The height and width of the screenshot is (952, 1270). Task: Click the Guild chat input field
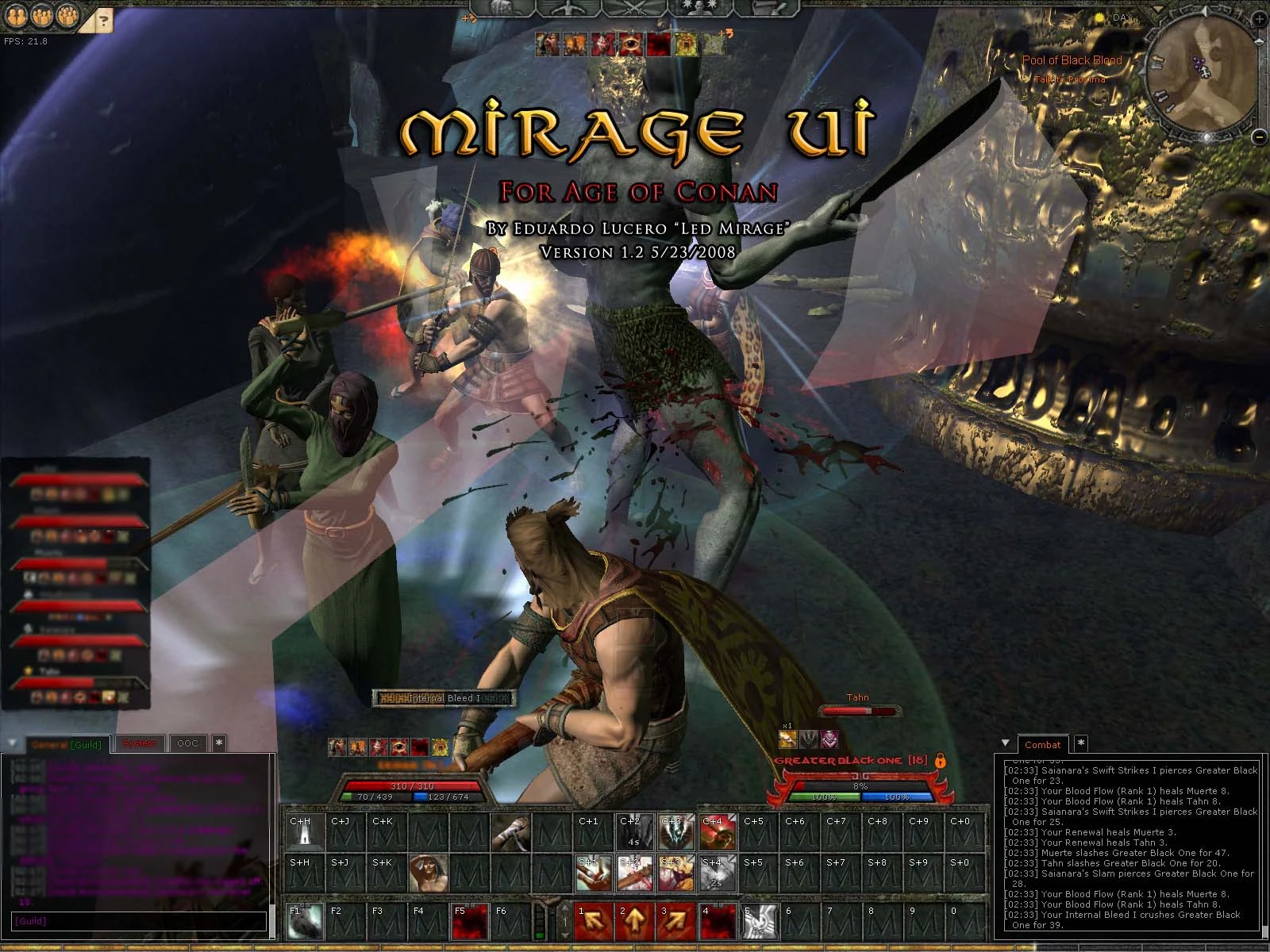(x=139, y=921)
